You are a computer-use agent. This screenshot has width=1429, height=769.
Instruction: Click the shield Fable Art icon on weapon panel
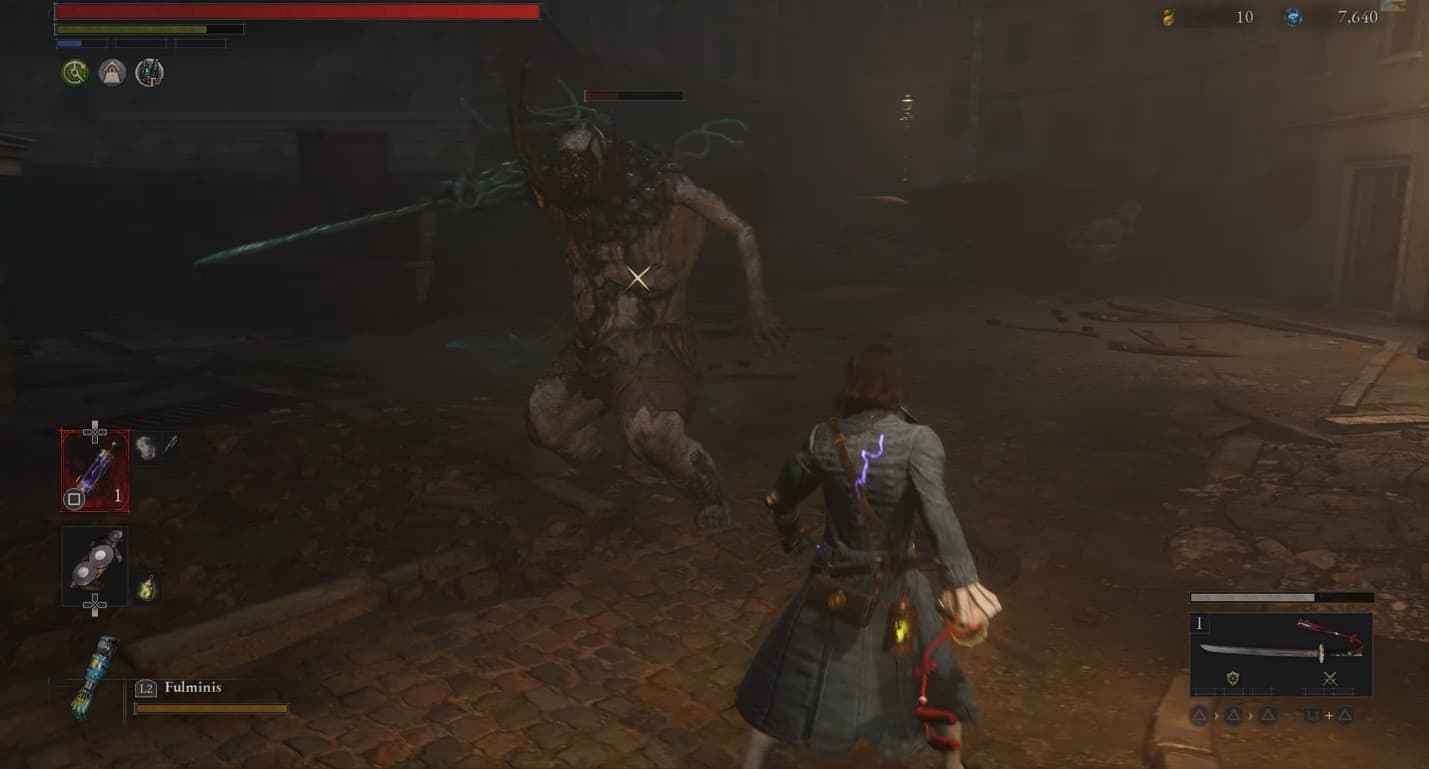pyautogui.click(x=1233, y=679)
